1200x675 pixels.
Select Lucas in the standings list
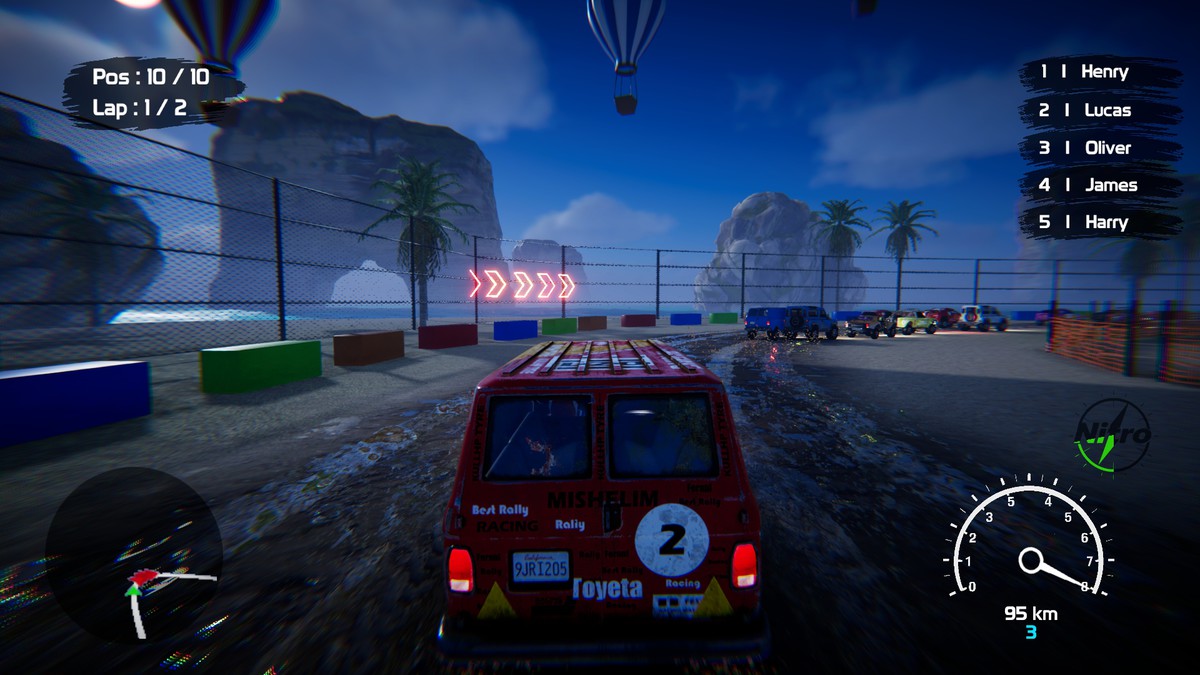(1099, 110)
